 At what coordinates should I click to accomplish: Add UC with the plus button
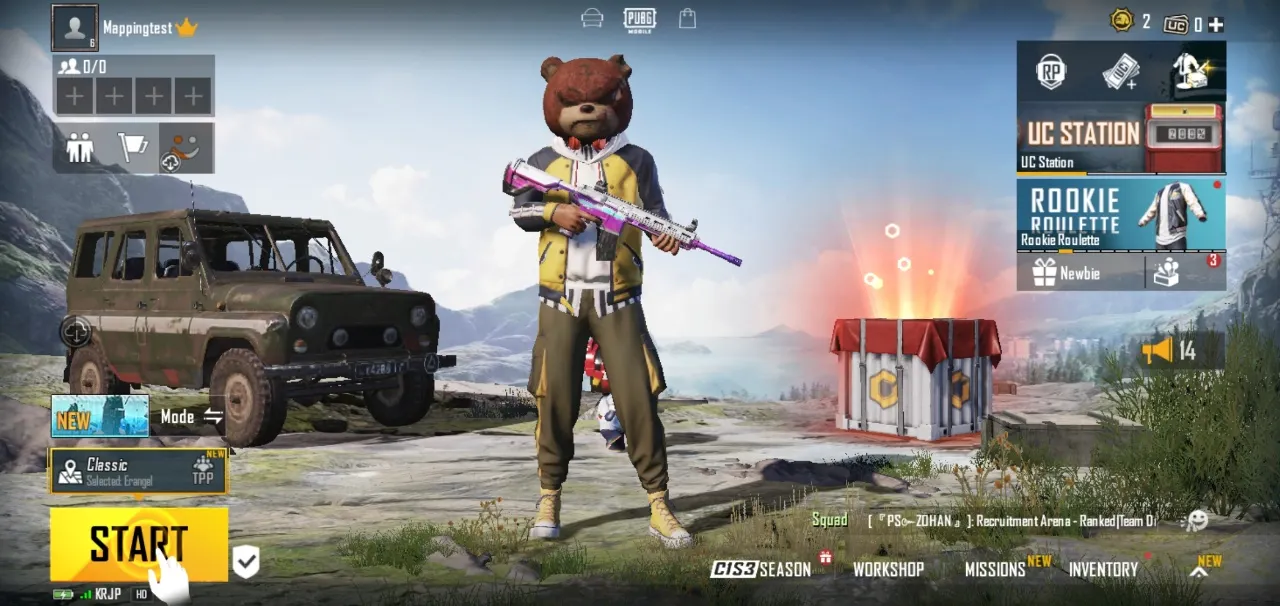point(1216,24)
